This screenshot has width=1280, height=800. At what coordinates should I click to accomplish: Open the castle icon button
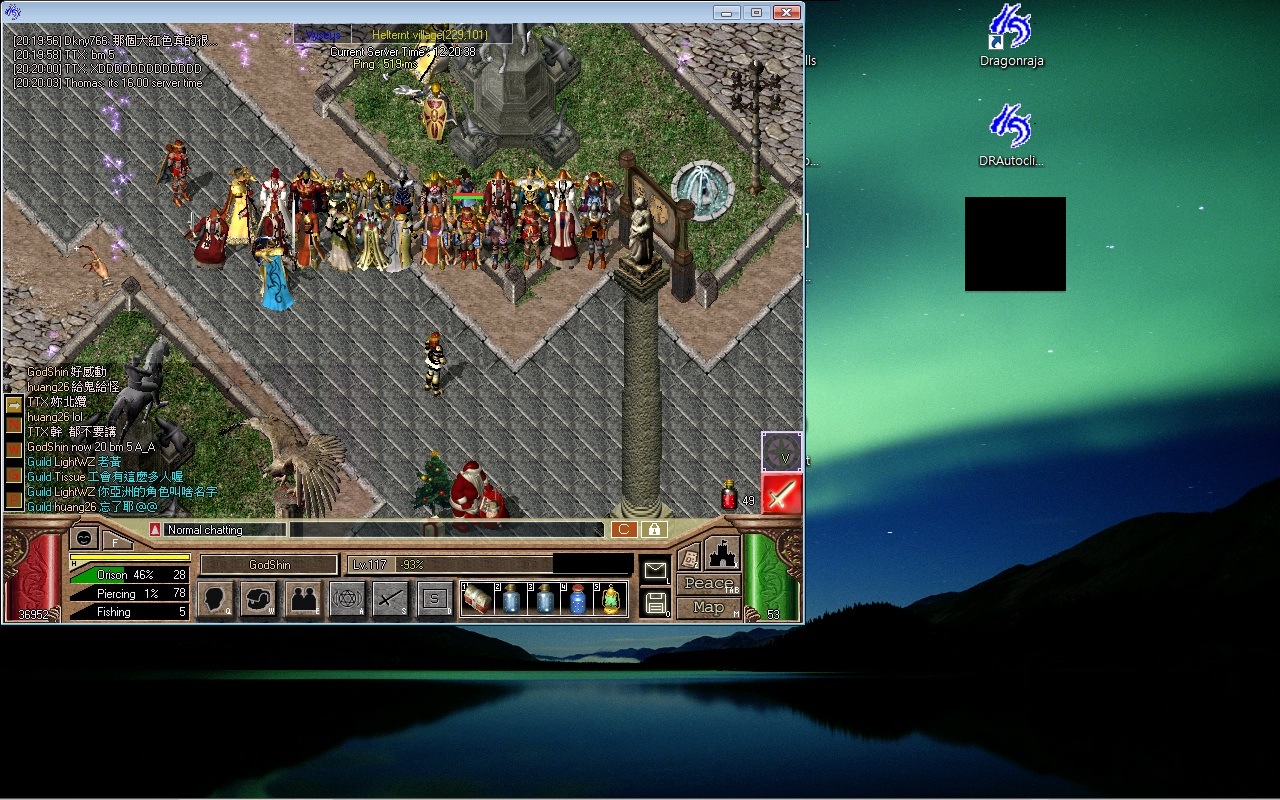pos(722,553)
